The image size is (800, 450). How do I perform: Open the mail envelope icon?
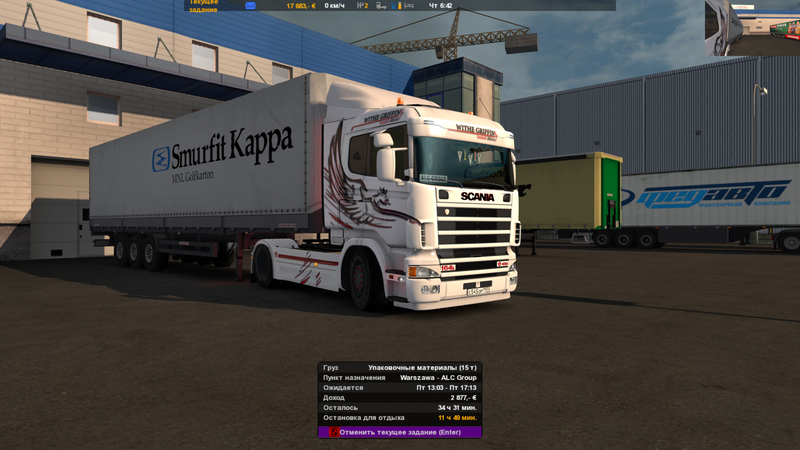click(250, 6)
